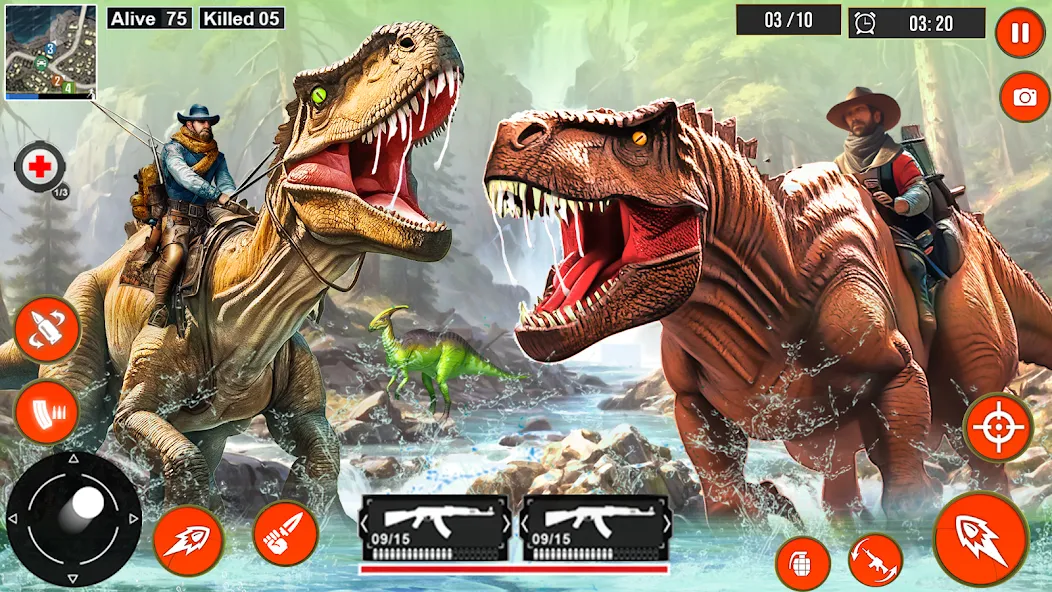Select the ammo magazine icon
Viewport: 1052px width, 592px height.
pyautogui.click(x=47, y=411)
